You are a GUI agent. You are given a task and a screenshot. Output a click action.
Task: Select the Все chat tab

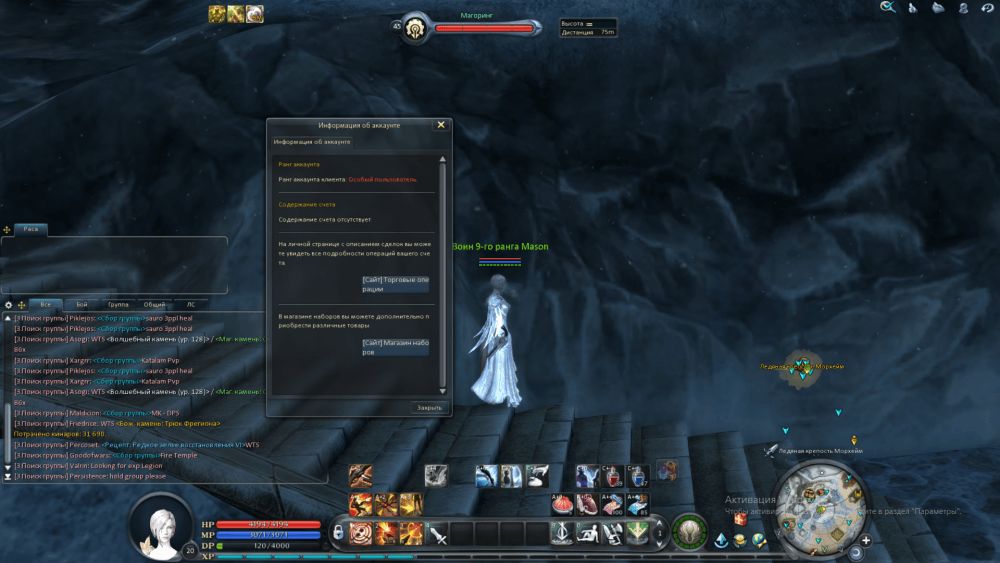(45, 304)
